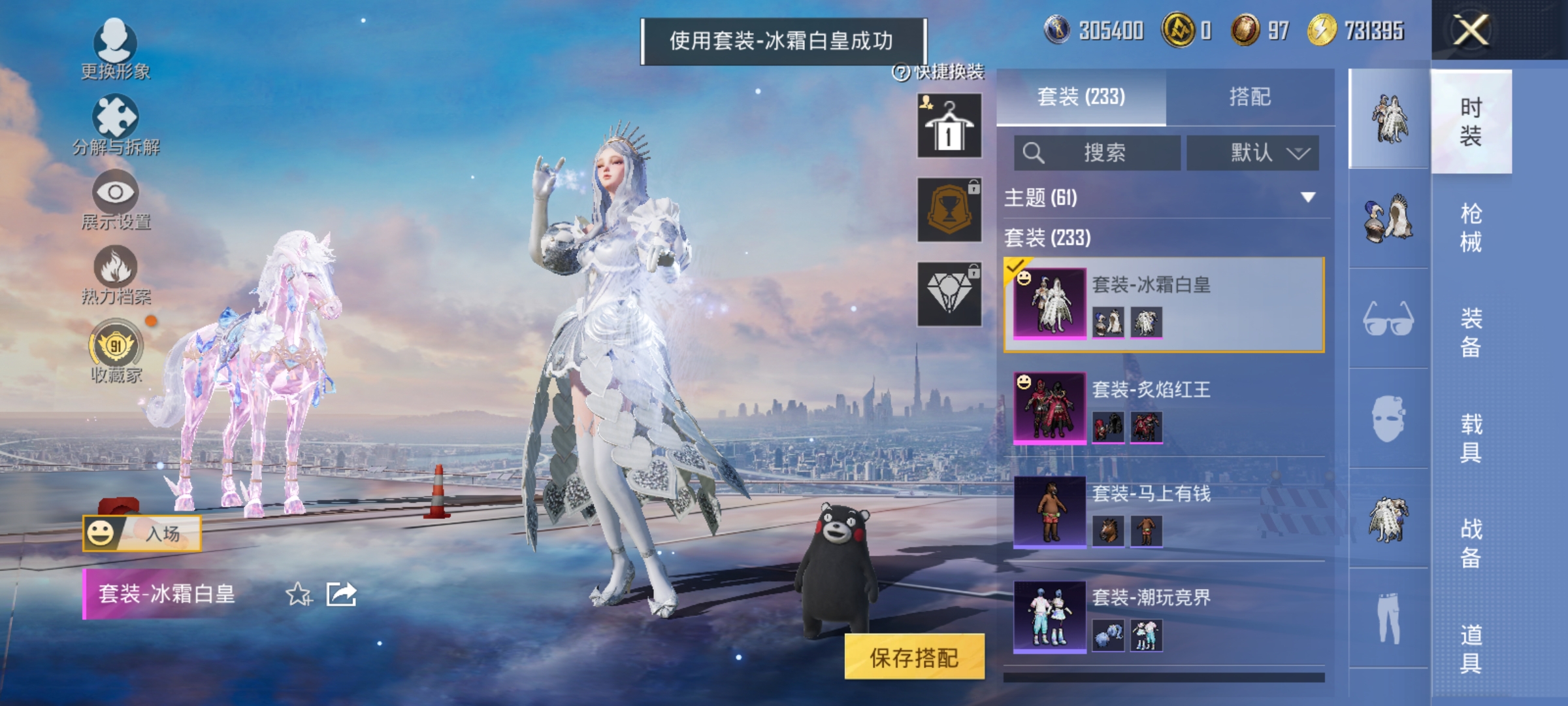Open the 默认 sorting dropdown
Image resolution: width=1568 pixels, height=706 pixels.
[1252, 153]
